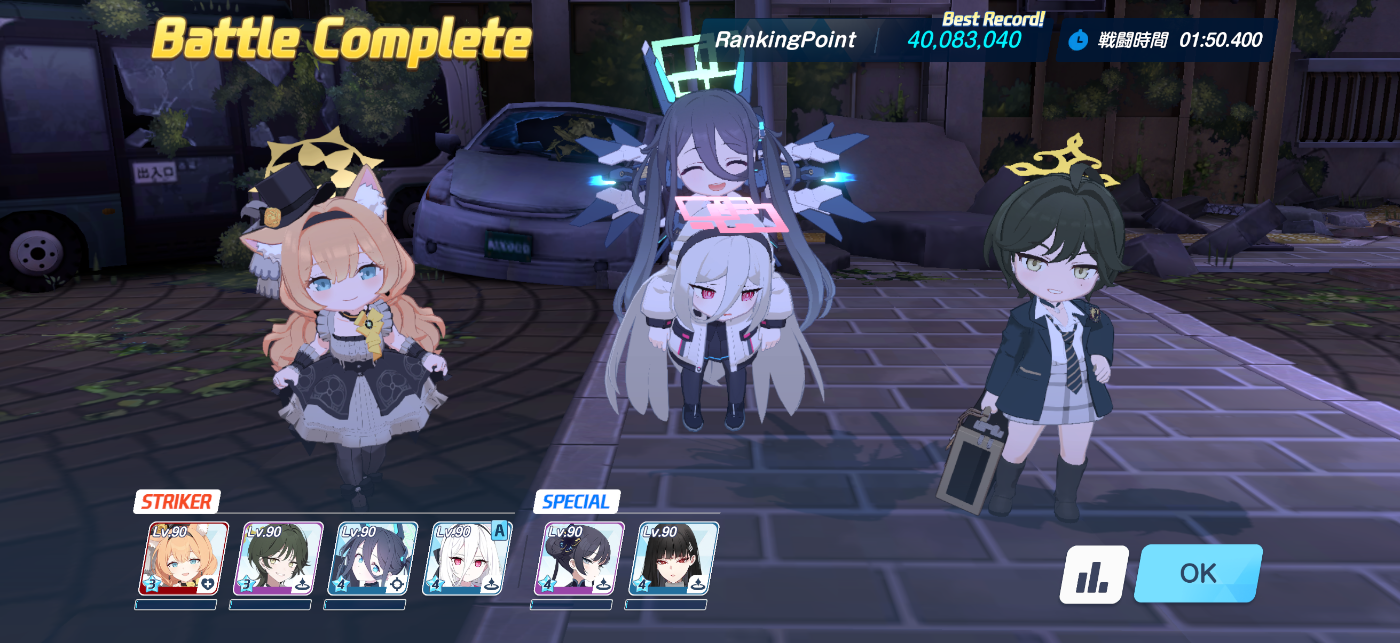Image resolution: width=1400 pixels, height=643 pixels.
Task: Select the orange-haired striker portrait
Action: pos(182,558)
